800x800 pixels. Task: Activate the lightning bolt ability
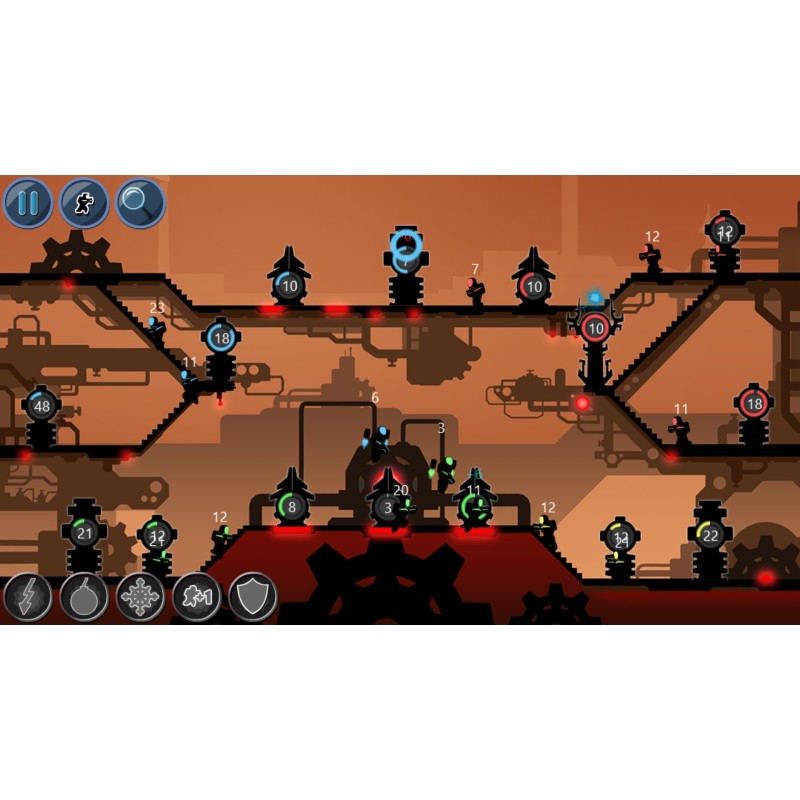[x=28, y=597]
